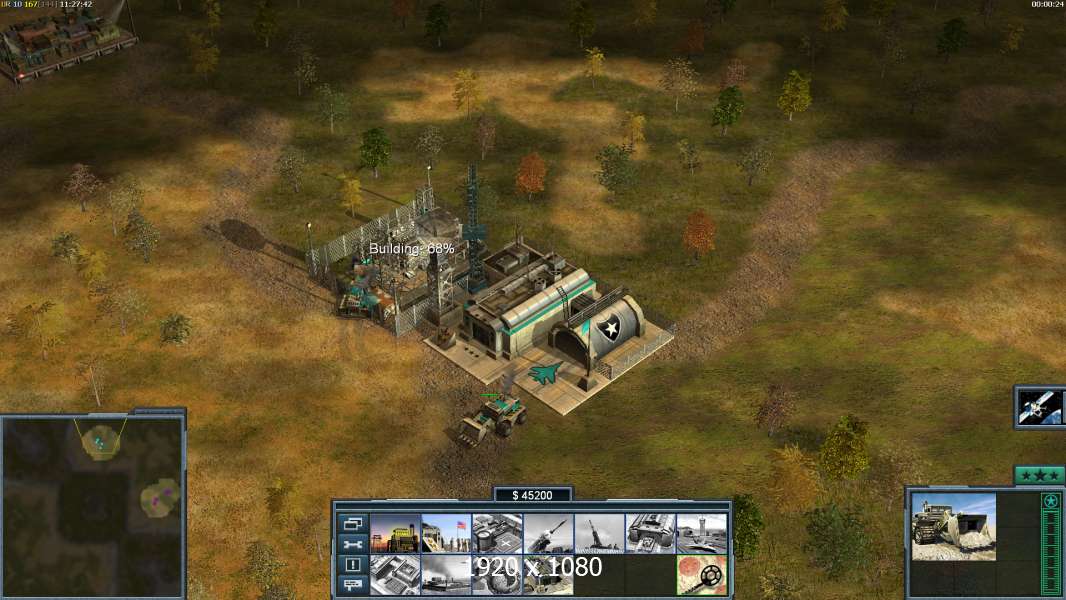
Task: Choose the smoking factory build icon
Action: point(446,575)
